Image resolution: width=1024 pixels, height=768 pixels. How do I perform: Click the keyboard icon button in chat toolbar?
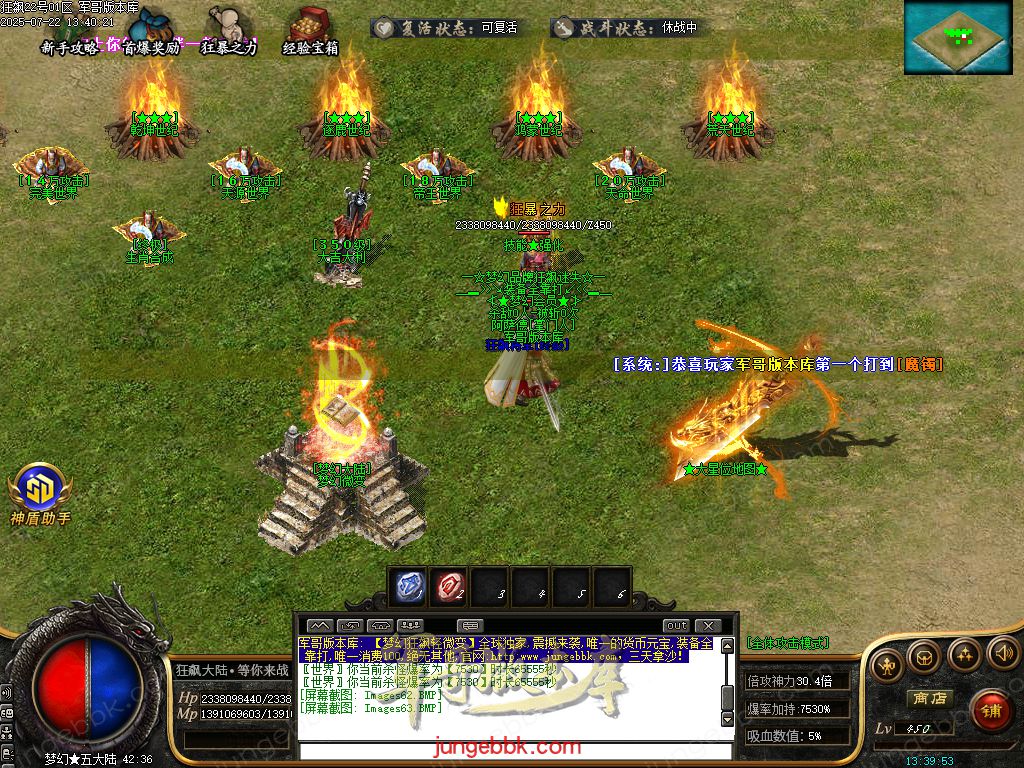click(x=468, y=626)
